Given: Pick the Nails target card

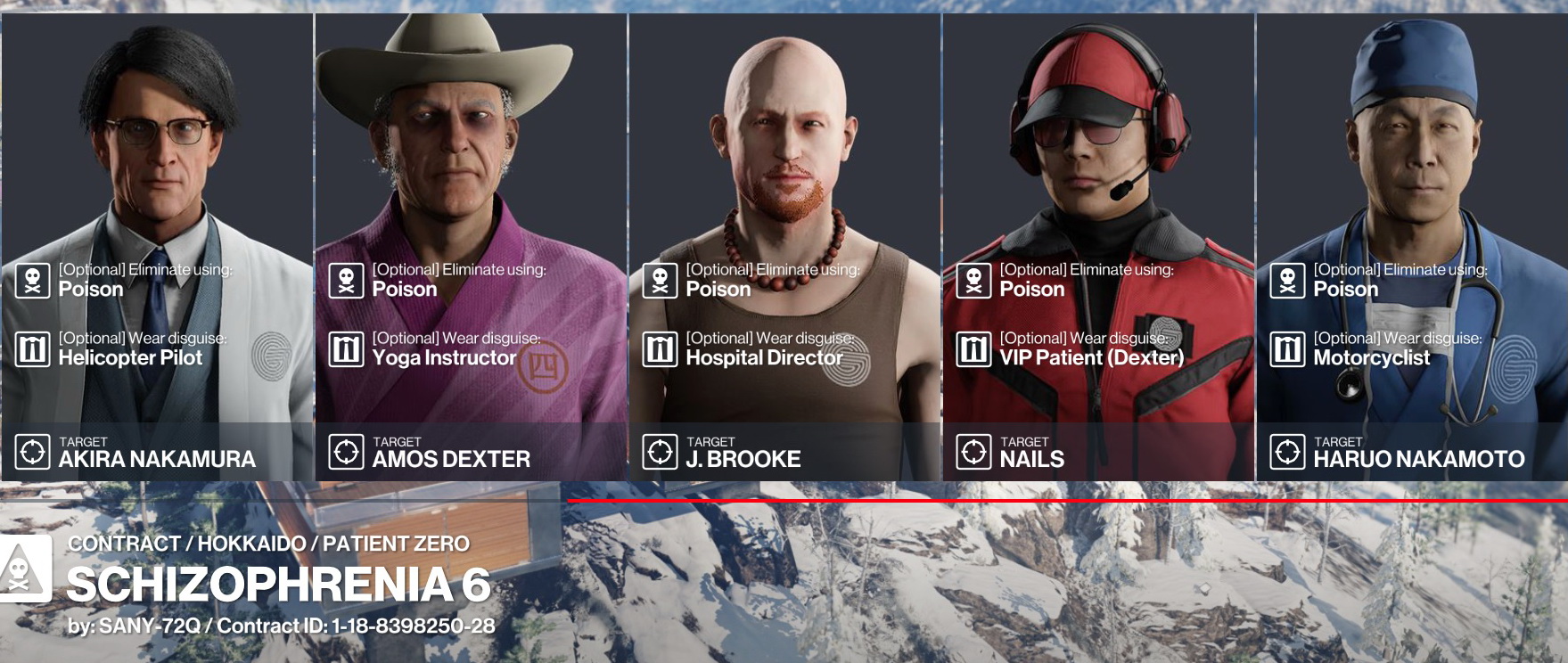Looking at the screenshot, I should (1098, 247).
